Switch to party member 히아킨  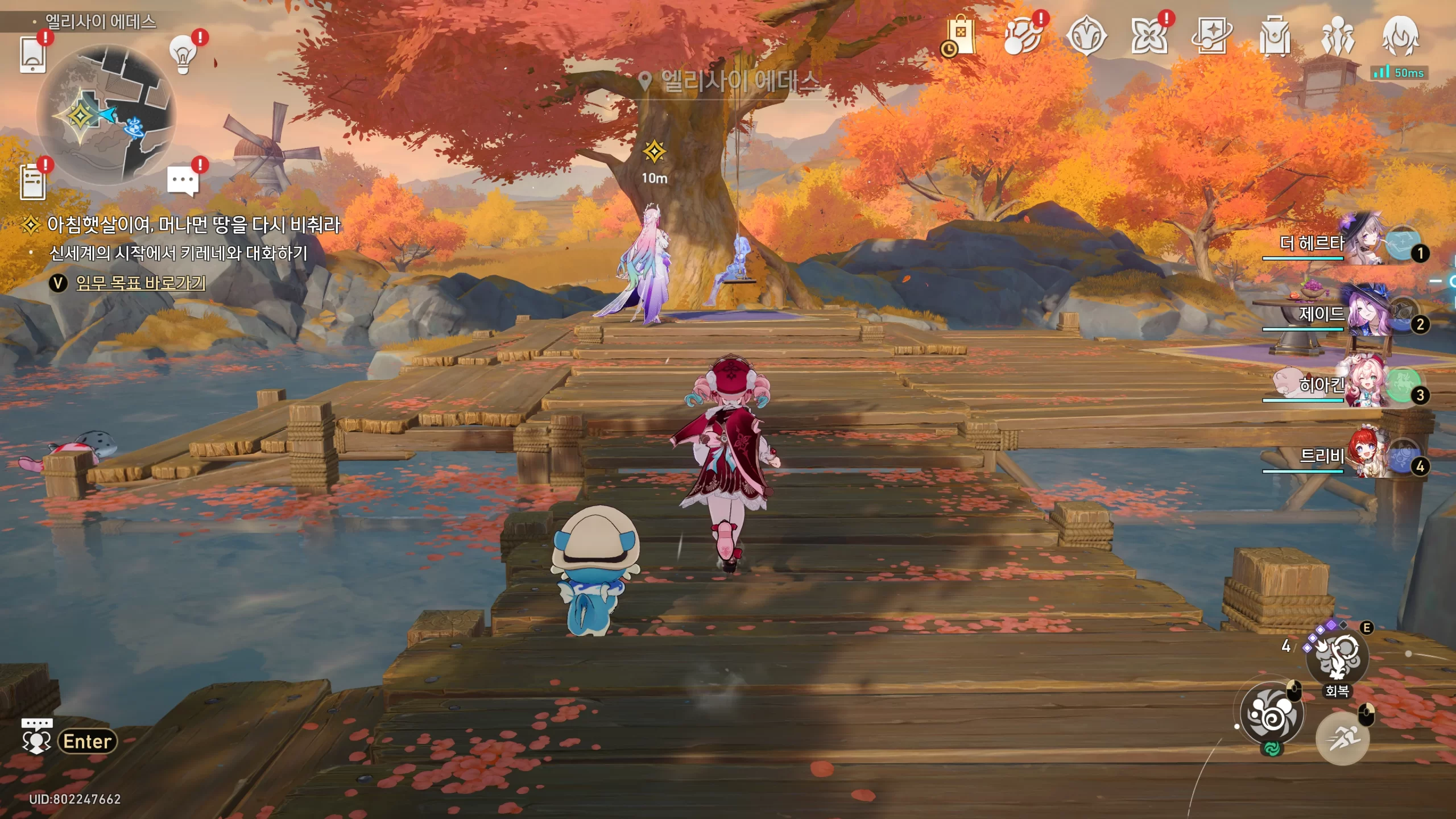[x=1365, y=384]
